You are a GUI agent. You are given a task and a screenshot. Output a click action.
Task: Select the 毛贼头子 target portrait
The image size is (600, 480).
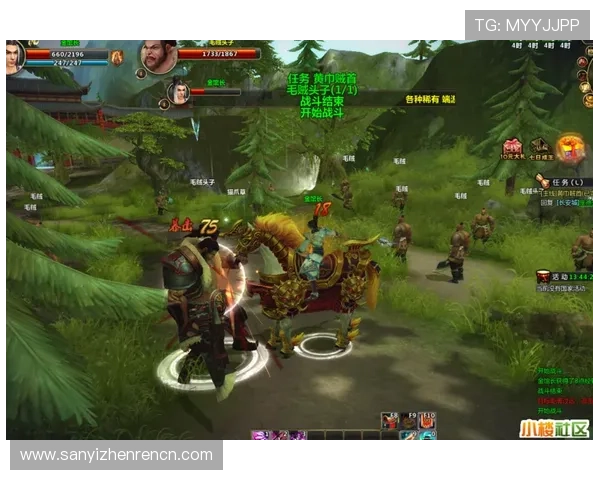tap(157, 56)
